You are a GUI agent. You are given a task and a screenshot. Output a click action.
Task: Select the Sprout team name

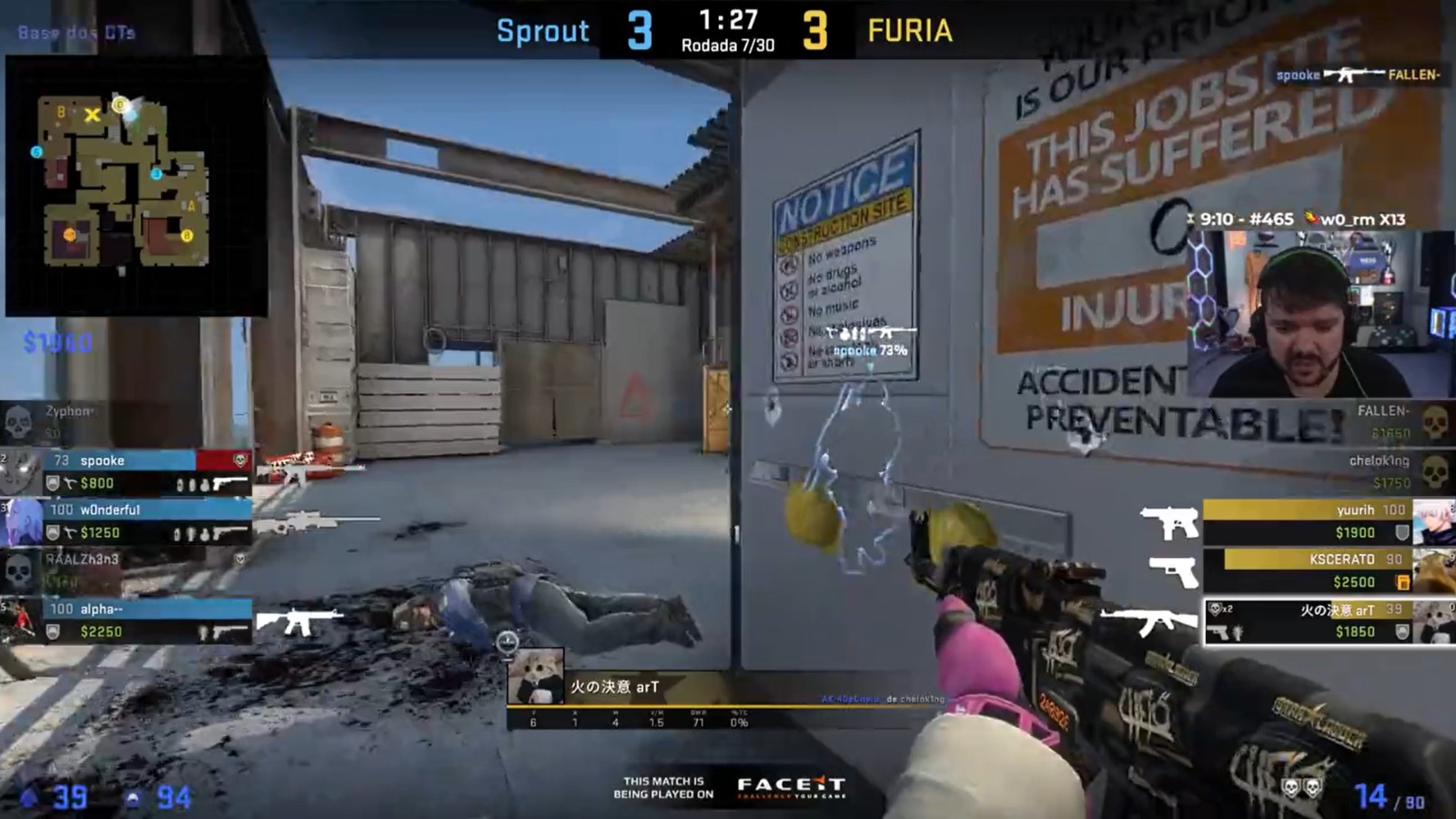click(x=542, y=31)
